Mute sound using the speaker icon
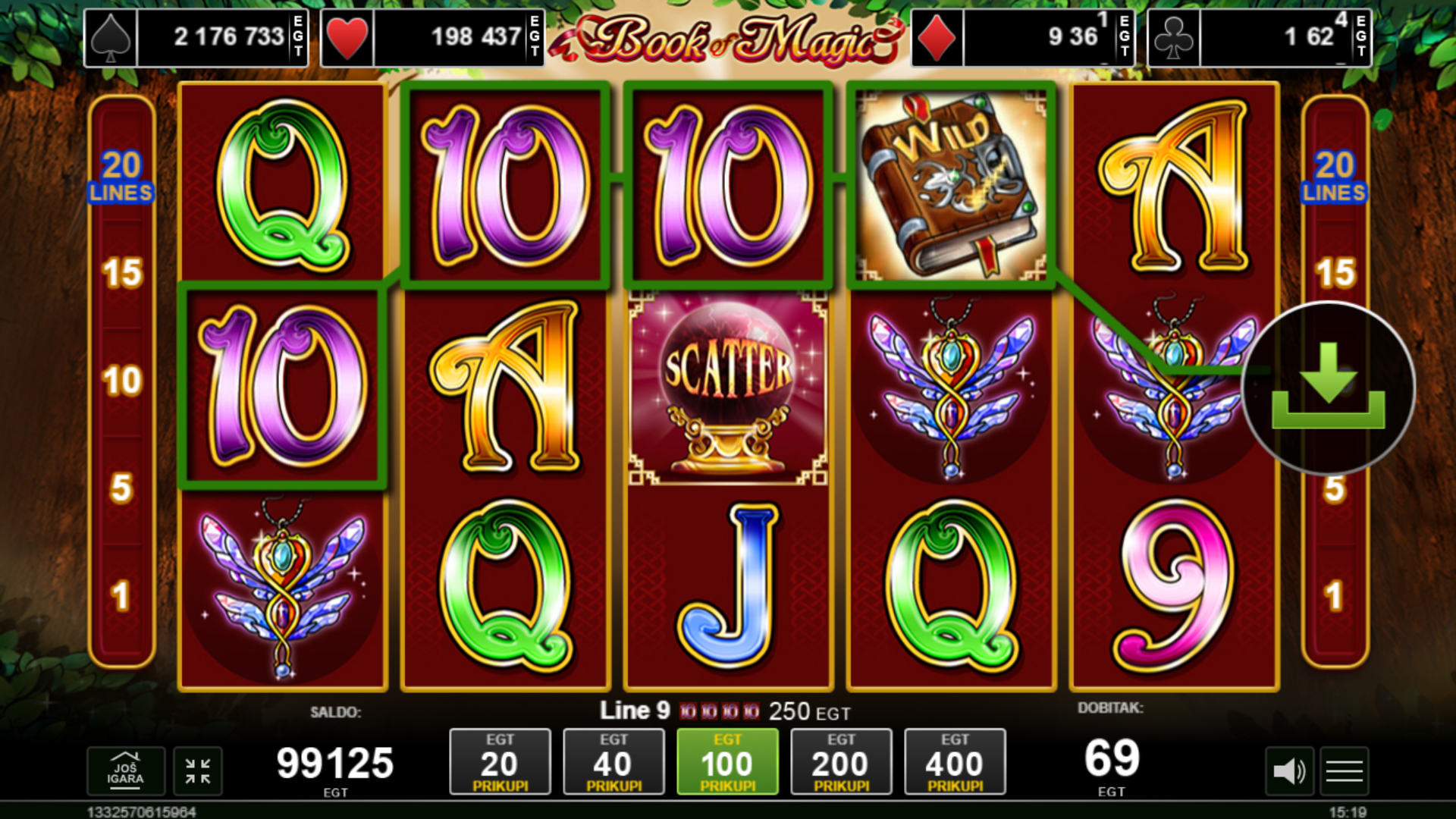This screenshot has width=1456, height=819. [x=1288, y=772]
